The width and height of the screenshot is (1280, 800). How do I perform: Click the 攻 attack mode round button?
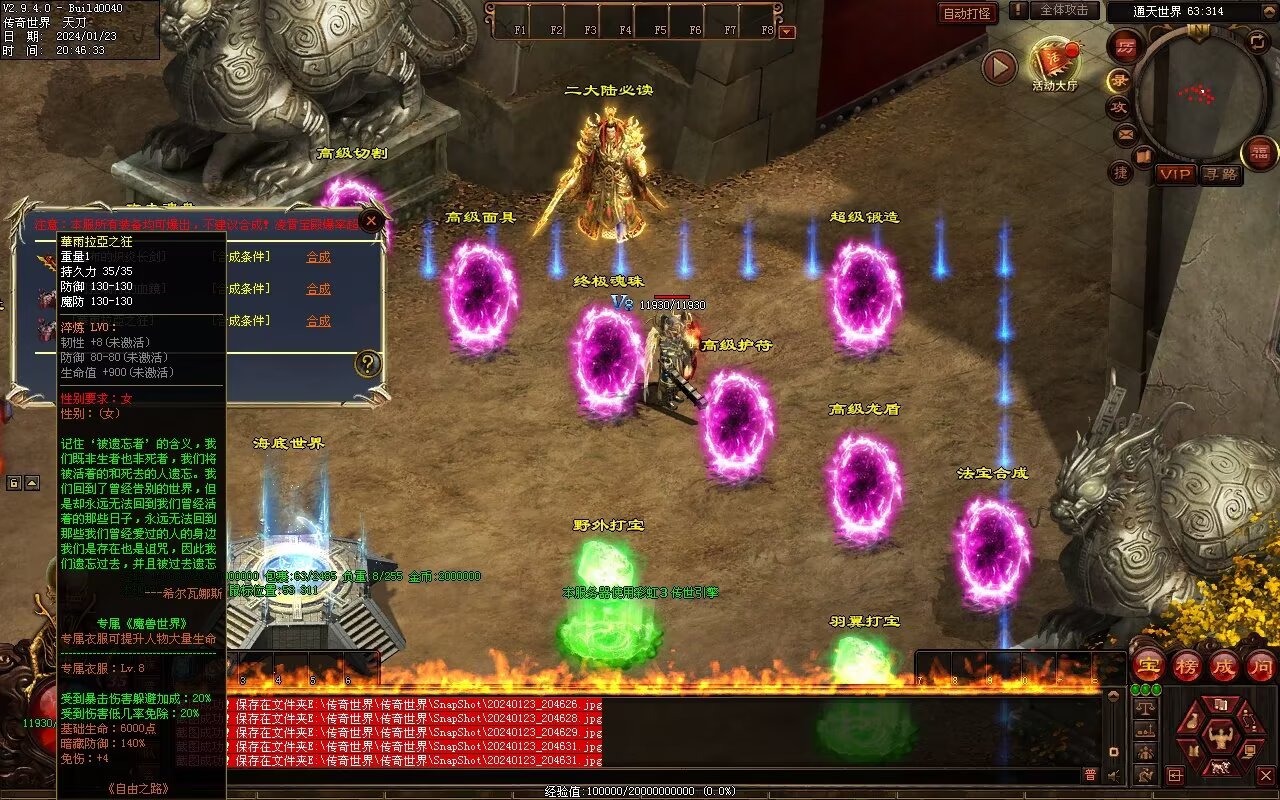(1118, 106)
